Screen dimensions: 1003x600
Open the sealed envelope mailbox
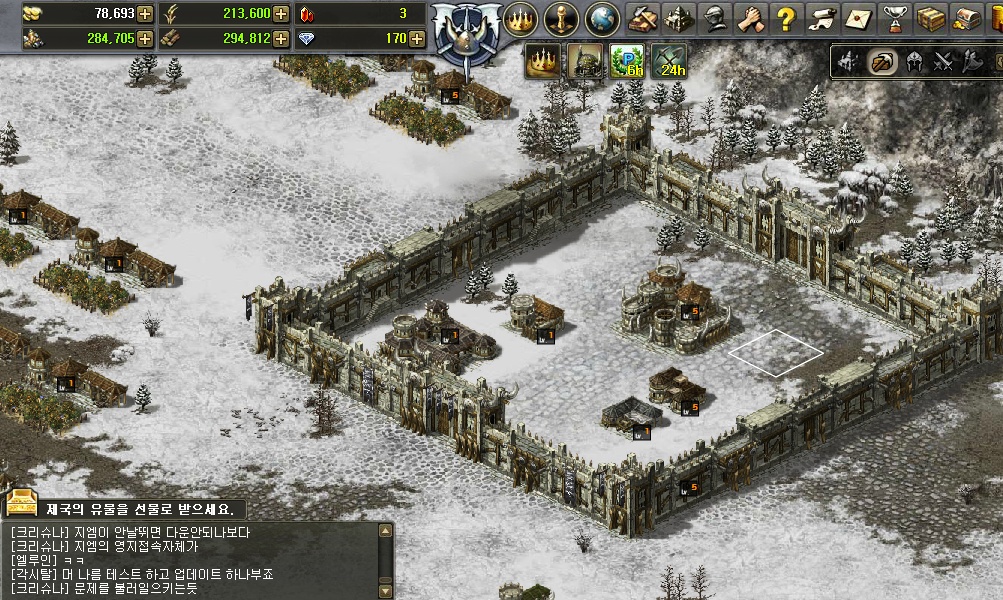click(858, 18)
